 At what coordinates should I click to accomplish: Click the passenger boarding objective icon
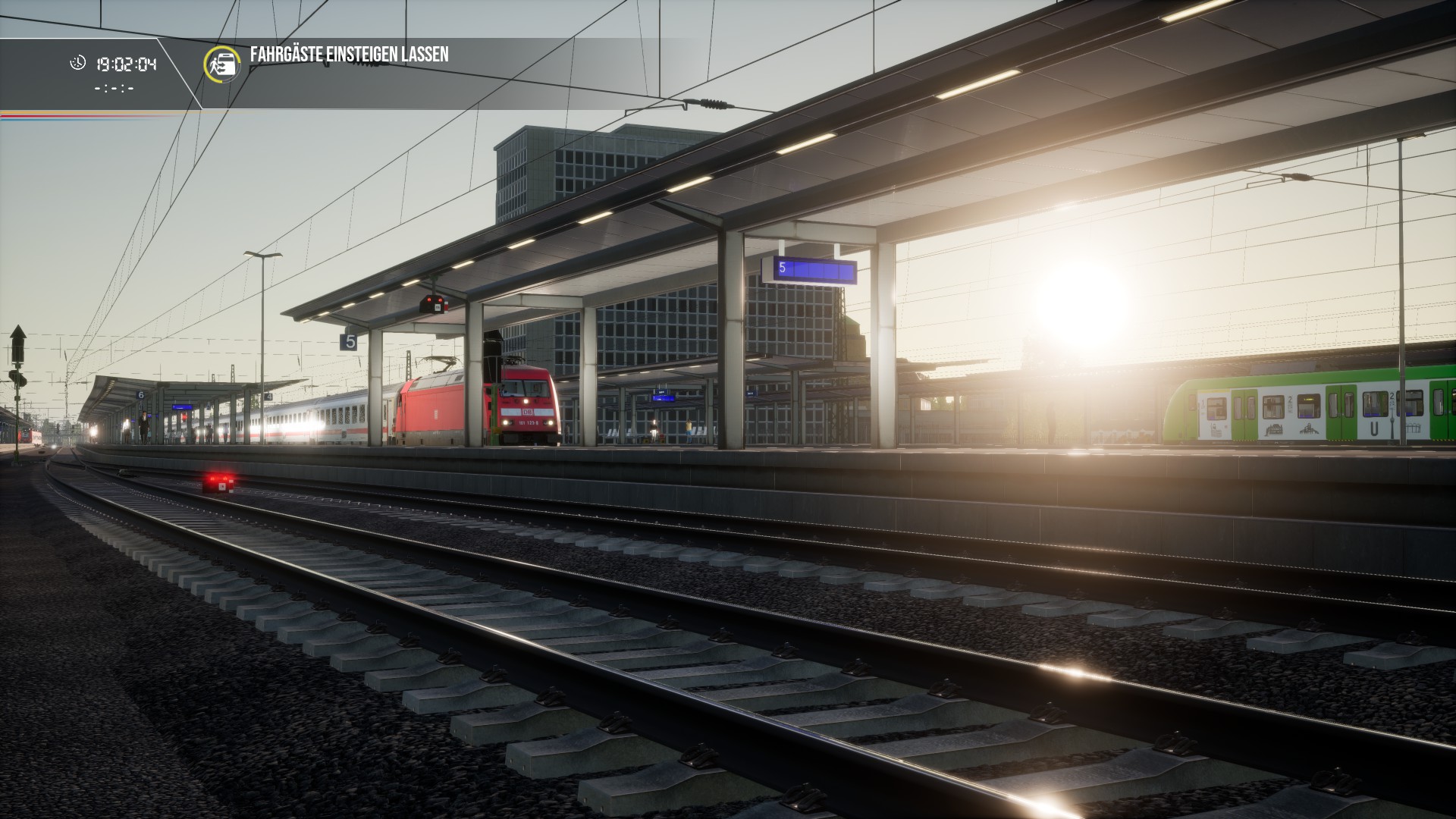point(222,64)
